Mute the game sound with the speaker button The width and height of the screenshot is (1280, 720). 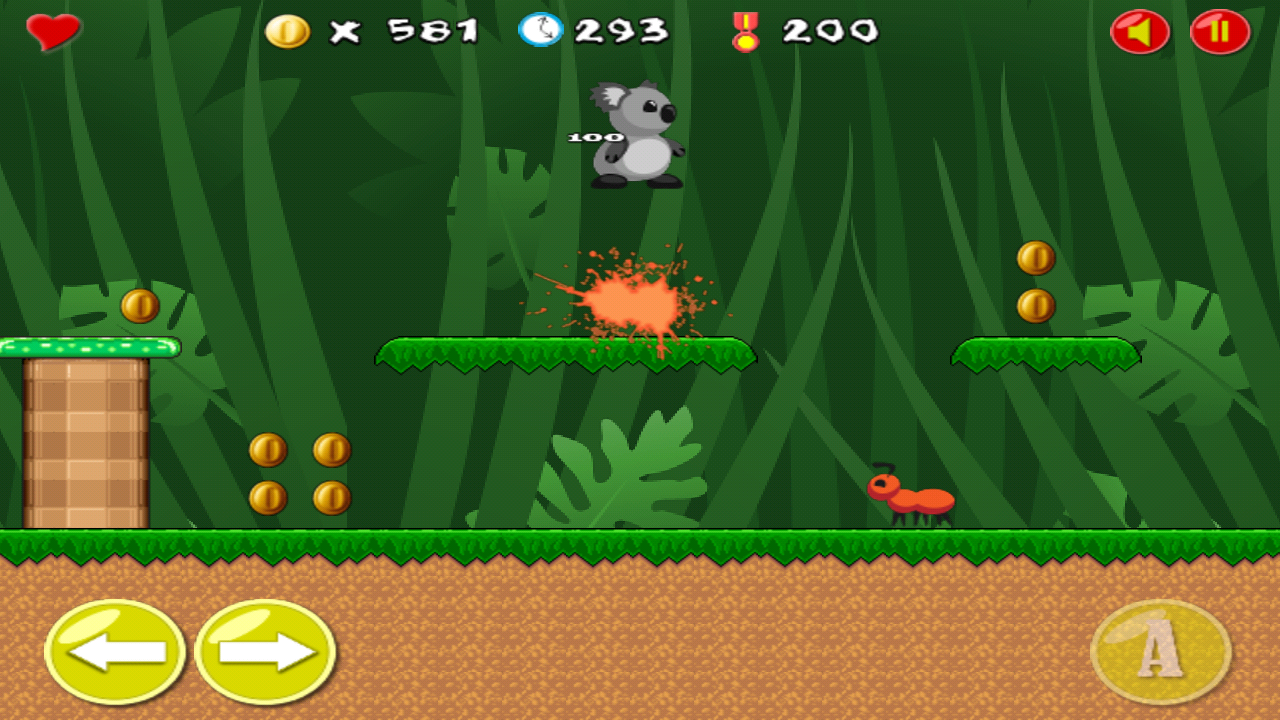[x=1138, y=31]
